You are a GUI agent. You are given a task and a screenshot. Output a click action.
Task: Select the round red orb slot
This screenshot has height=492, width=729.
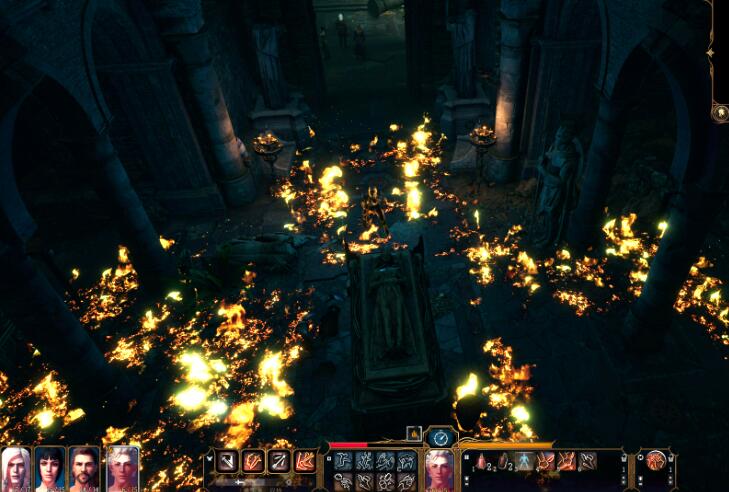coord(656,461)
